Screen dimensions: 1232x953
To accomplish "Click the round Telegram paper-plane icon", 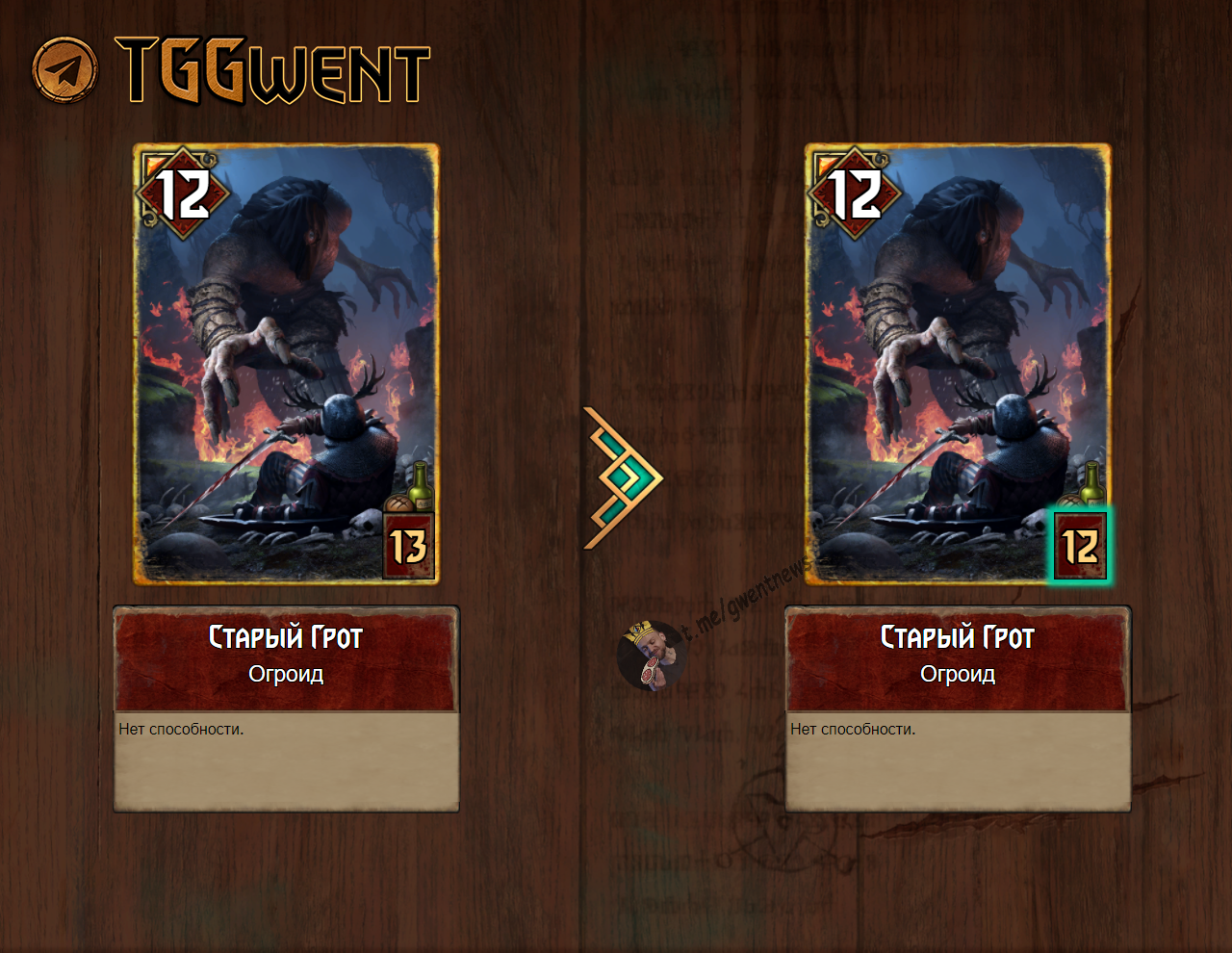I will (65, 69).
